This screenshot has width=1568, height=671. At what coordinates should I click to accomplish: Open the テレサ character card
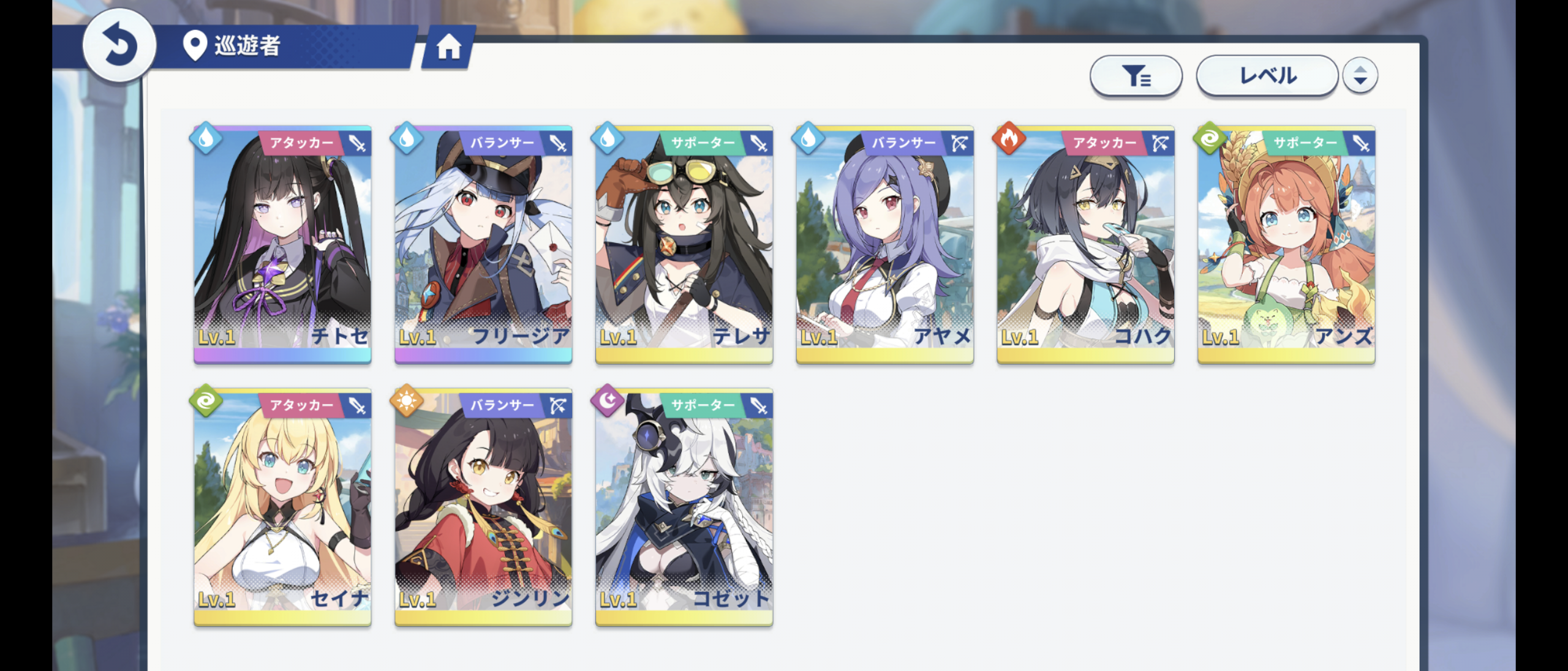coord(684,245)
